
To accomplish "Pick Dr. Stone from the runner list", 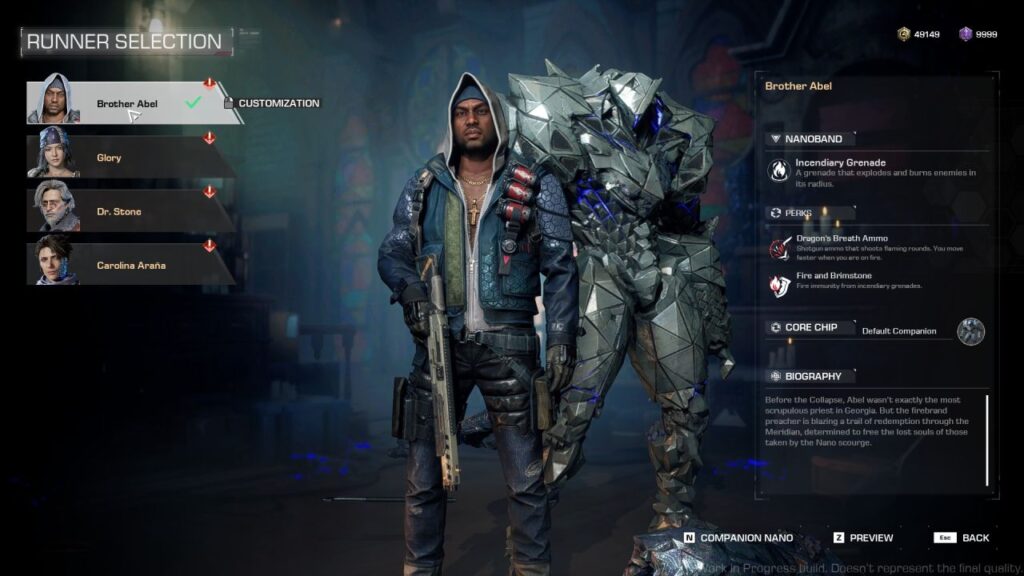I will click(x=125, y=211).
